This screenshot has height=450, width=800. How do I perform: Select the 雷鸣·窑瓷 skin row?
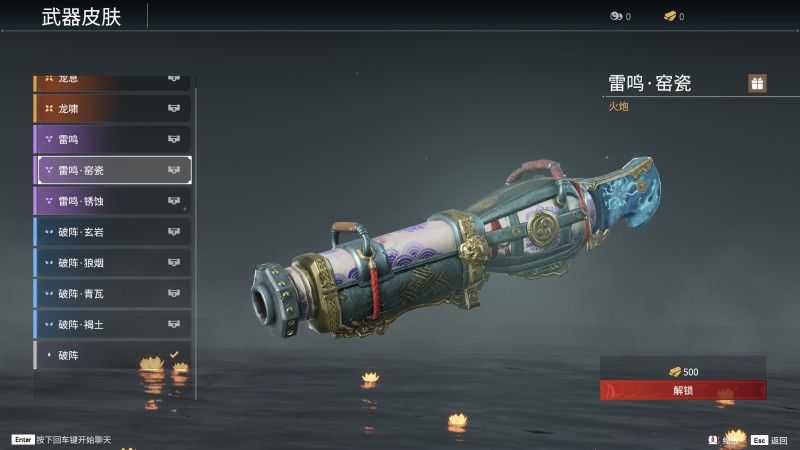tap(112, 170)
